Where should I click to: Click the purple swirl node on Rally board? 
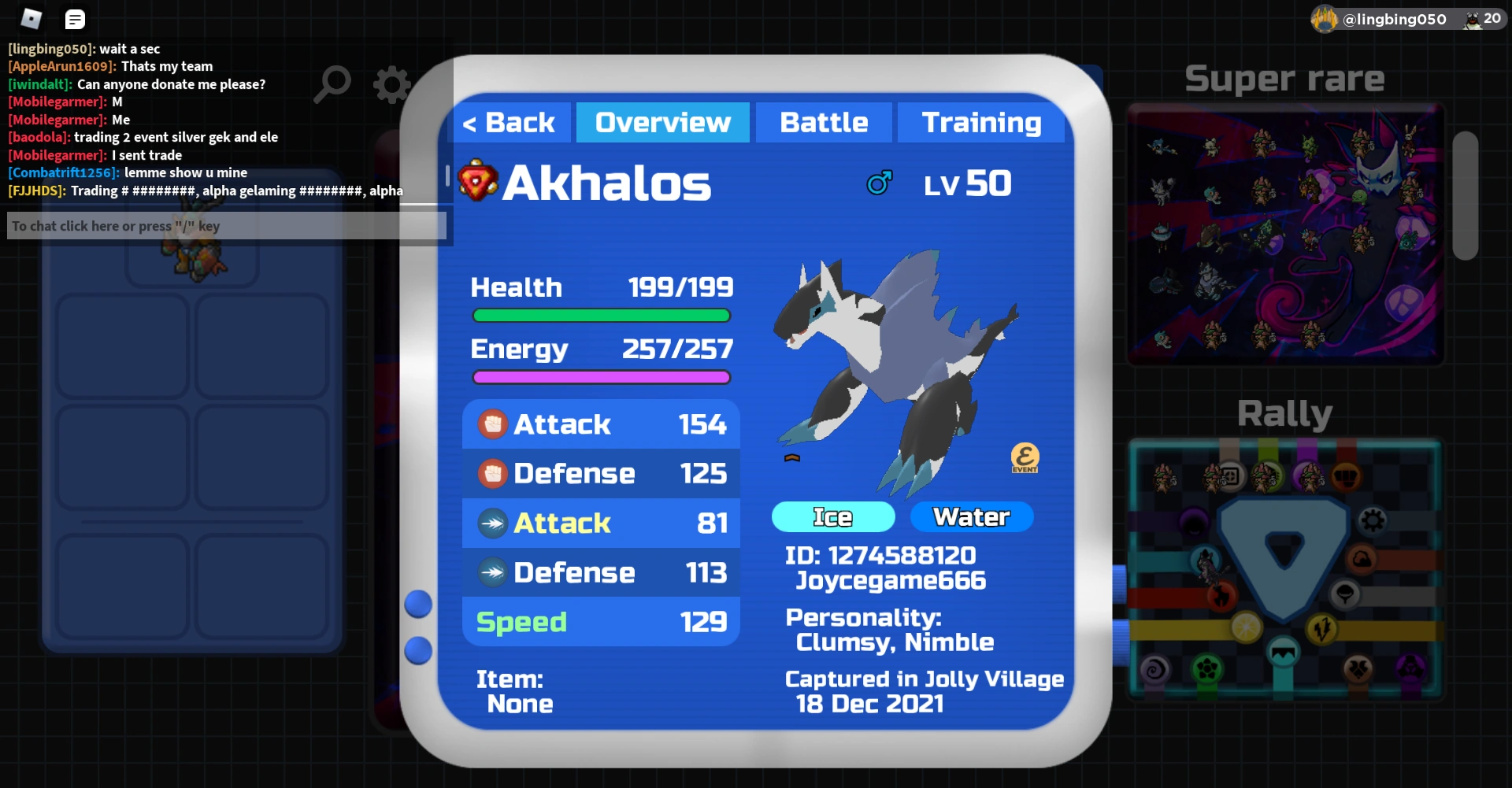click(1155, 669)
